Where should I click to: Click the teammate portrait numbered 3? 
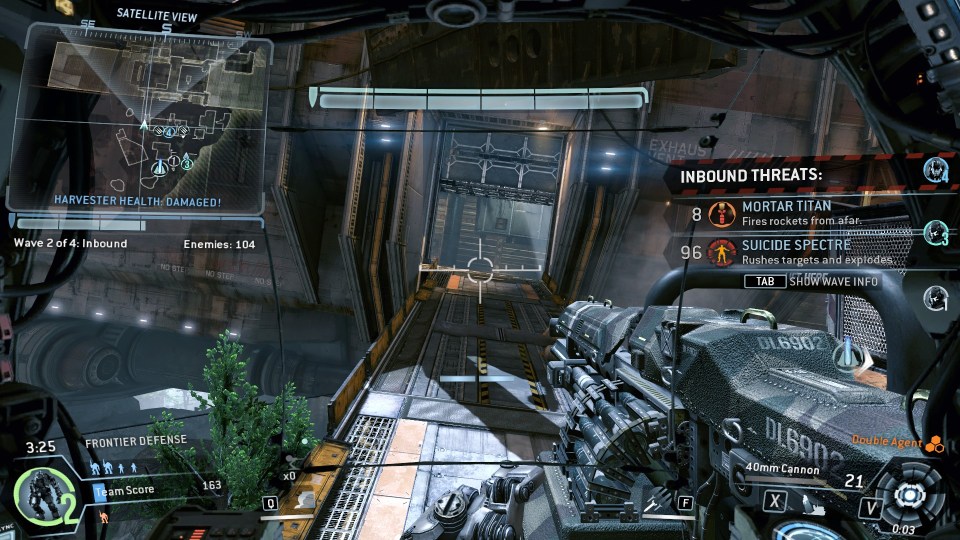point(937,233)
